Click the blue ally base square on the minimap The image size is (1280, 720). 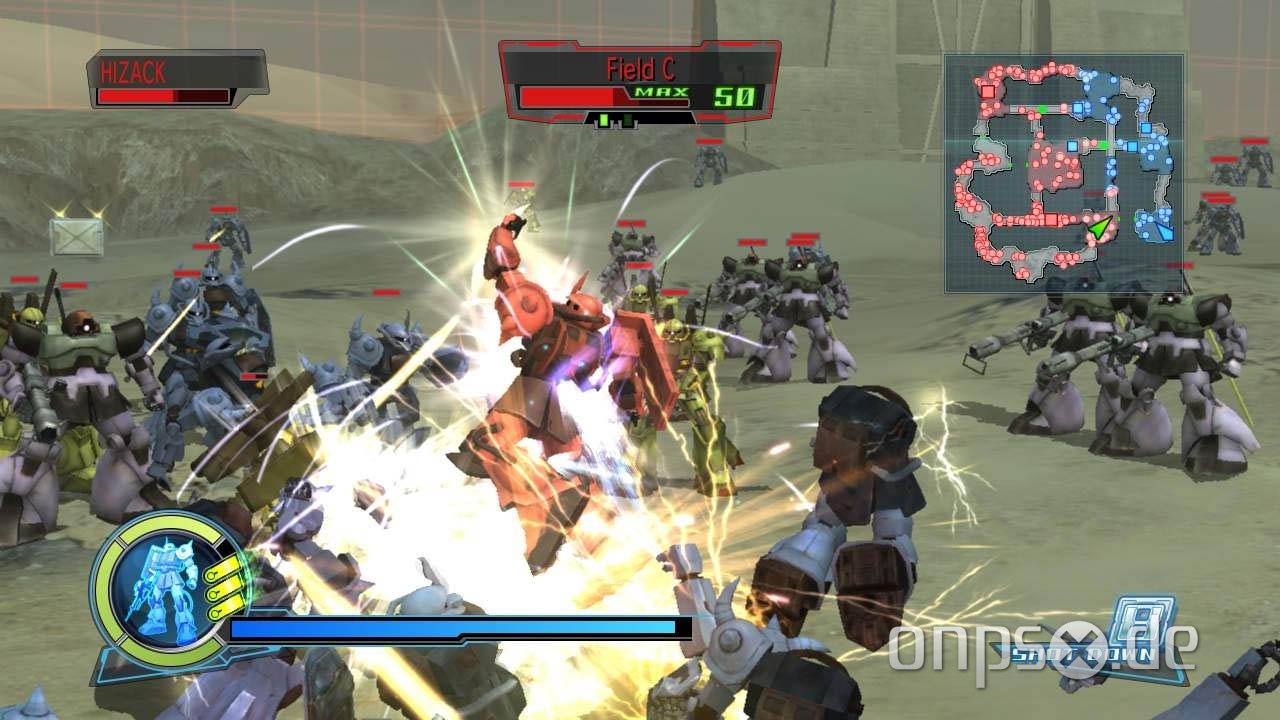1078,107
